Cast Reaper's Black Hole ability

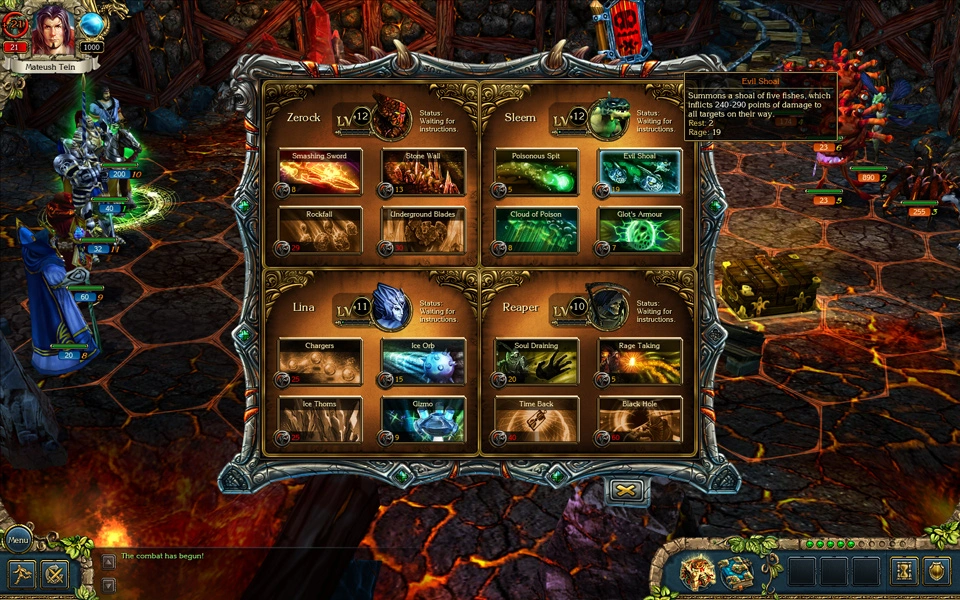pos(640,420)
